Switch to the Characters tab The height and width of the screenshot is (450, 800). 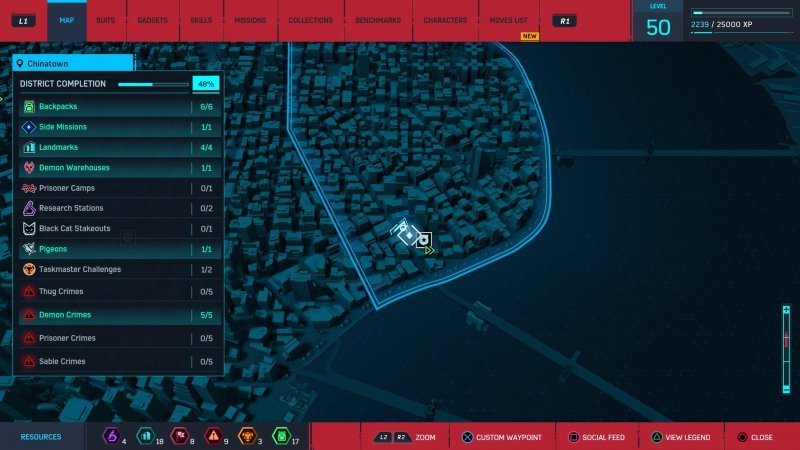point(445,20)
